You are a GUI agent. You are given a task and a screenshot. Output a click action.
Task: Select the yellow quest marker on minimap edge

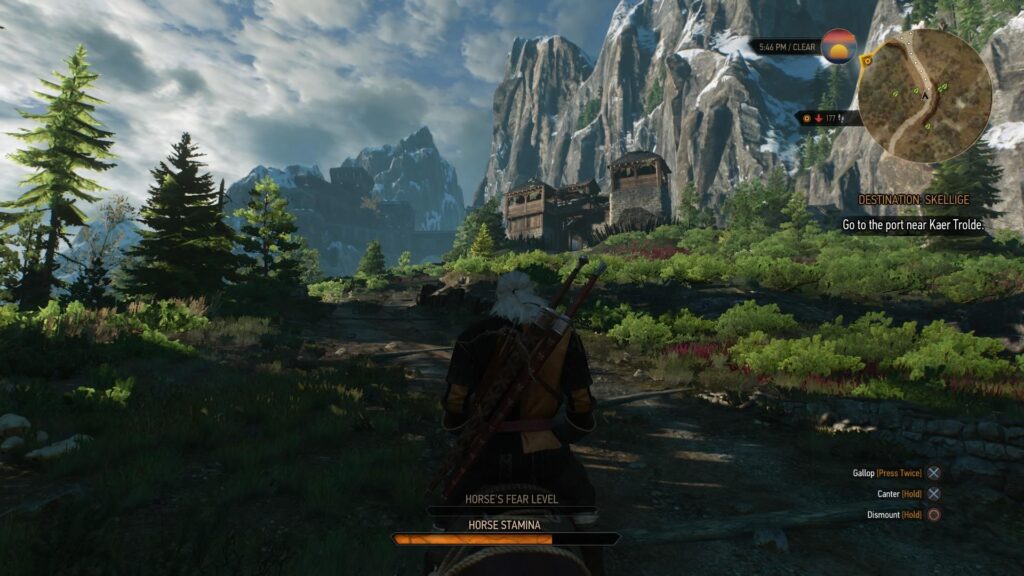click(x=867, y=60)
